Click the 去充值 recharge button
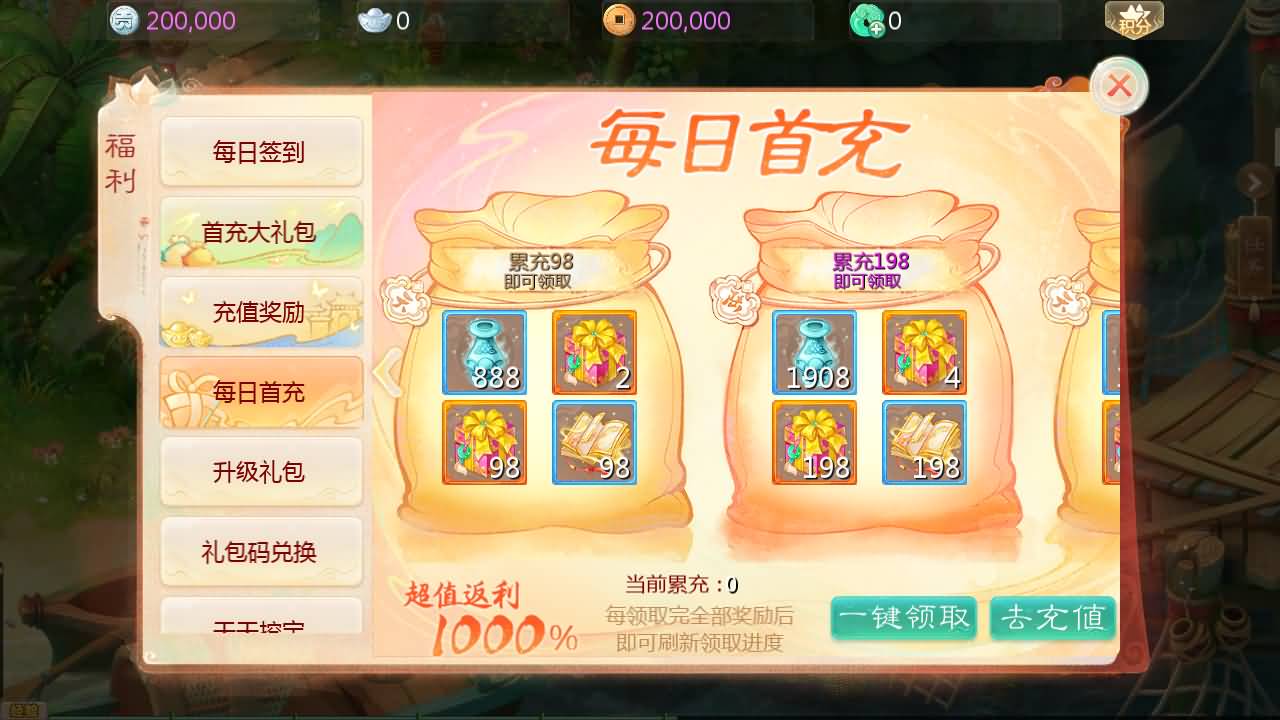This screenshot has width=1280, height=720. tap(1053, 619)
